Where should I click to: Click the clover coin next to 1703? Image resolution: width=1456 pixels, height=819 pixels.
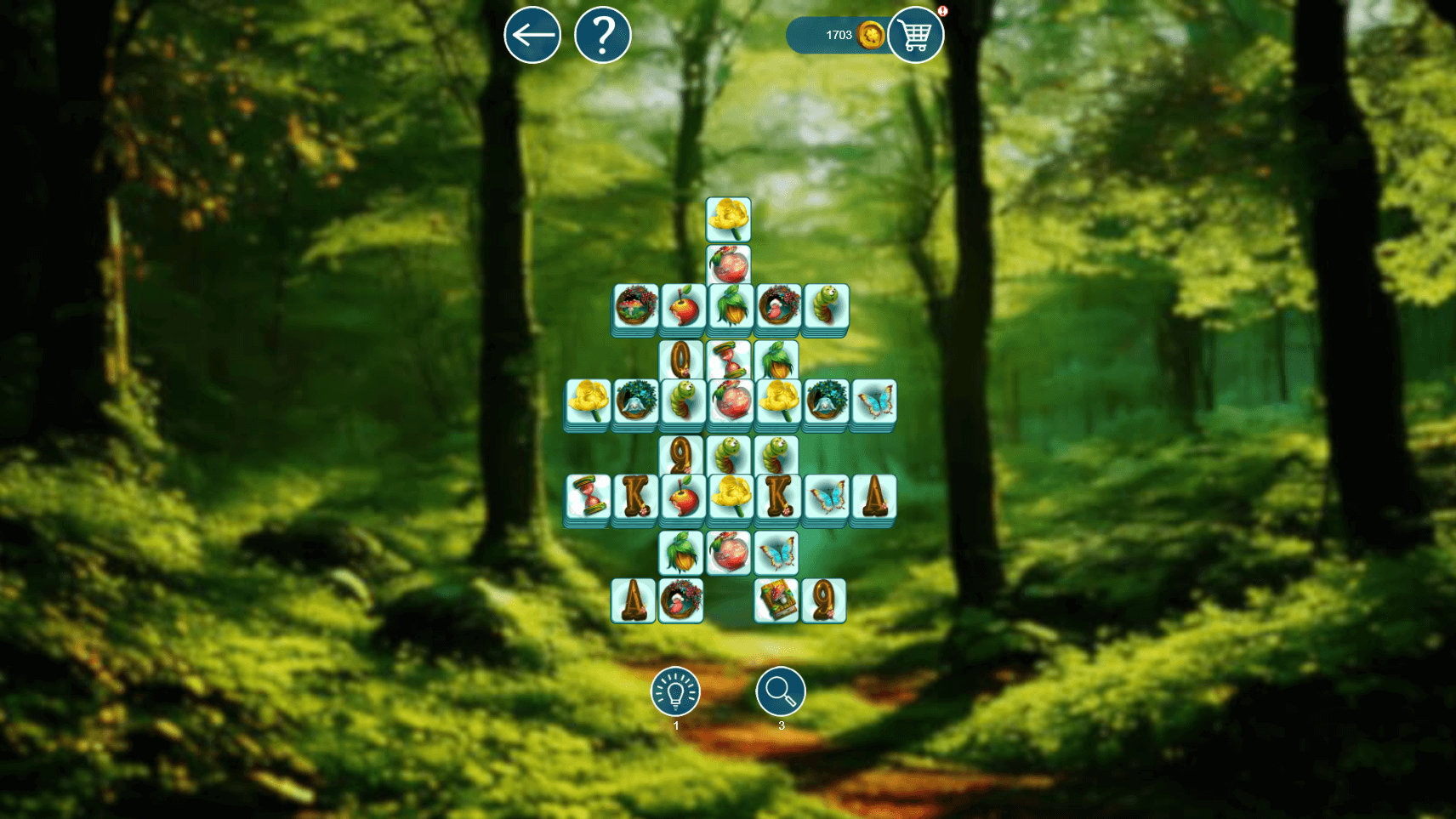tap(869, 35)
